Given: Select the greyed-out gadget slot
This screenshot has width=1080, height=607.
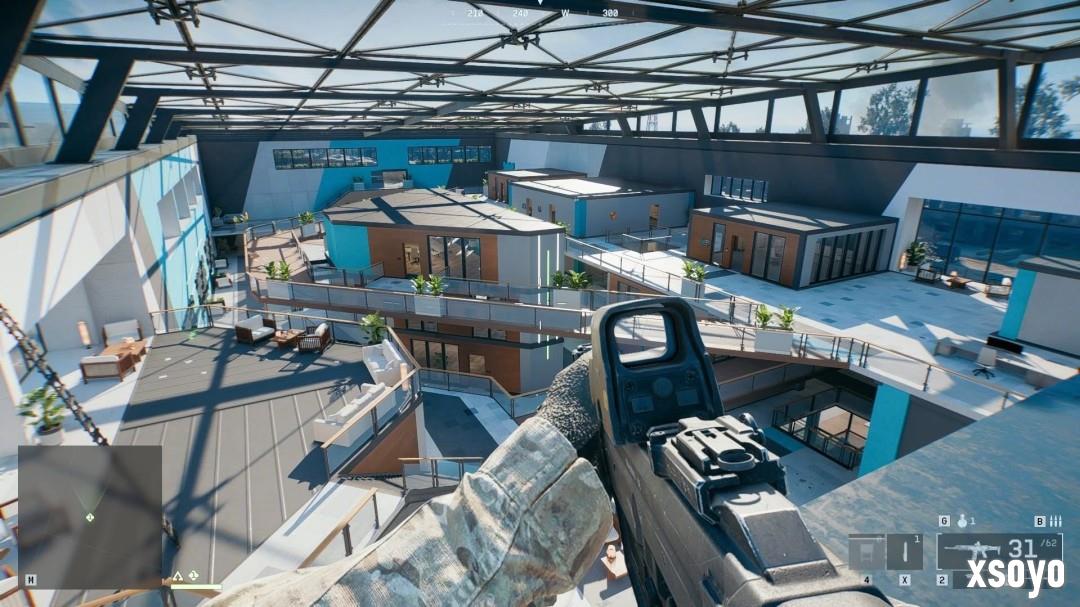Looking at the screenshot, I should 866,551.
